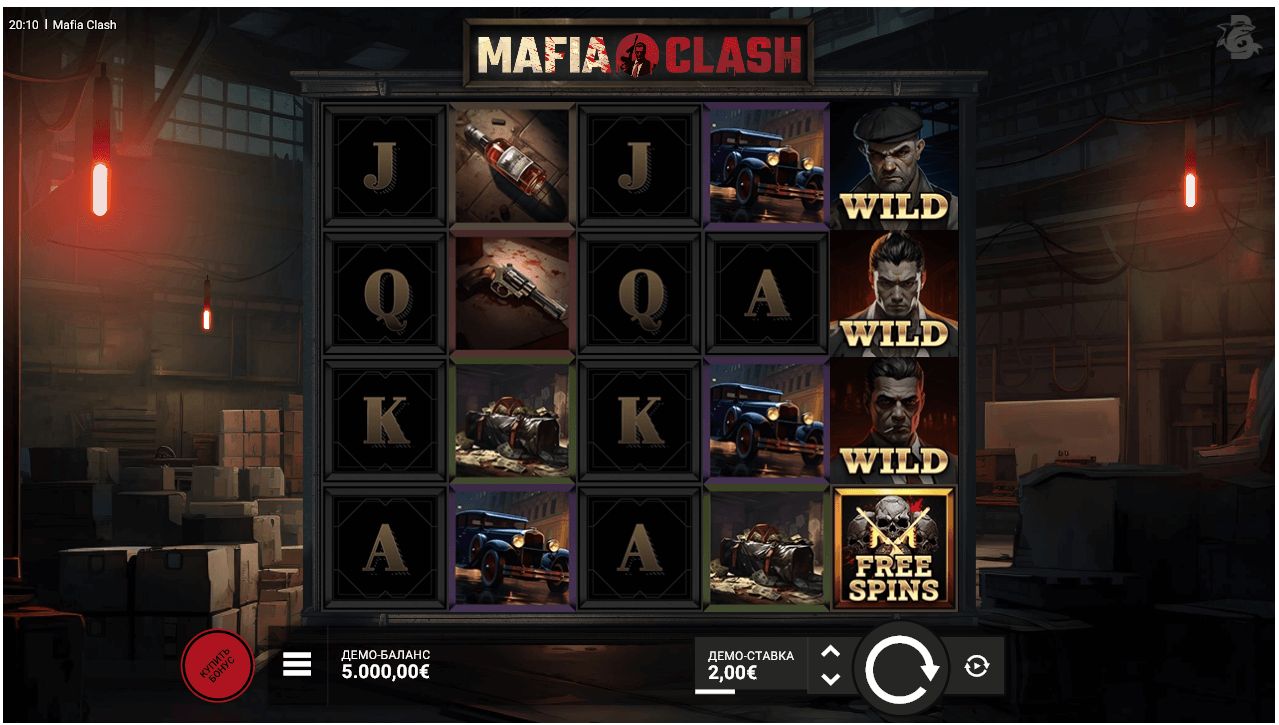This screenshot has height=725, width=1279.
Task: Increase the bet with the up arrow
Action: tap(830, 652)
